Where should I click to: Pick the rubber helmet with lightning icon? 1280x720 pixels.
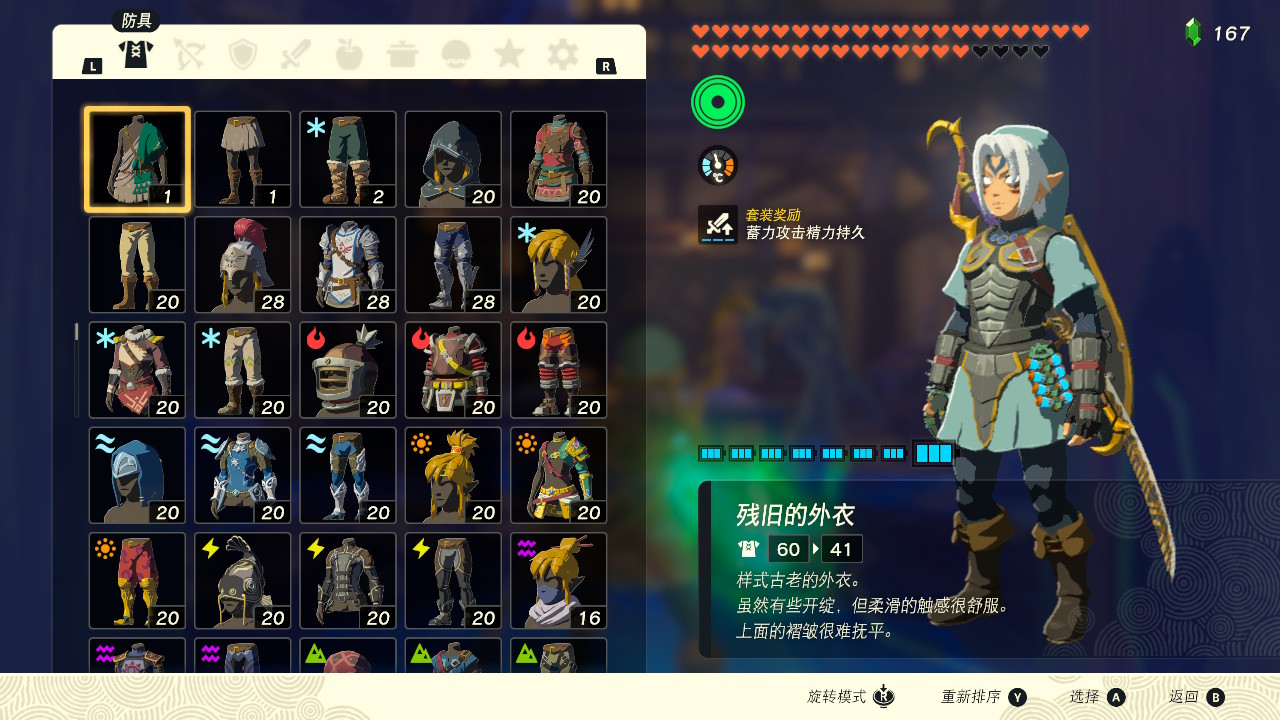point(243,581)
